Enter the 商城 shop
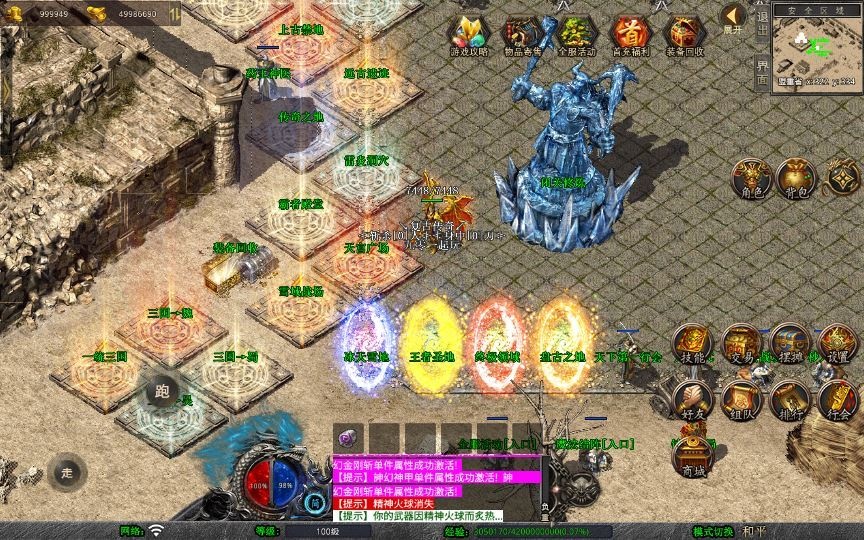This screenshot has height=540, width=864. 692,456
